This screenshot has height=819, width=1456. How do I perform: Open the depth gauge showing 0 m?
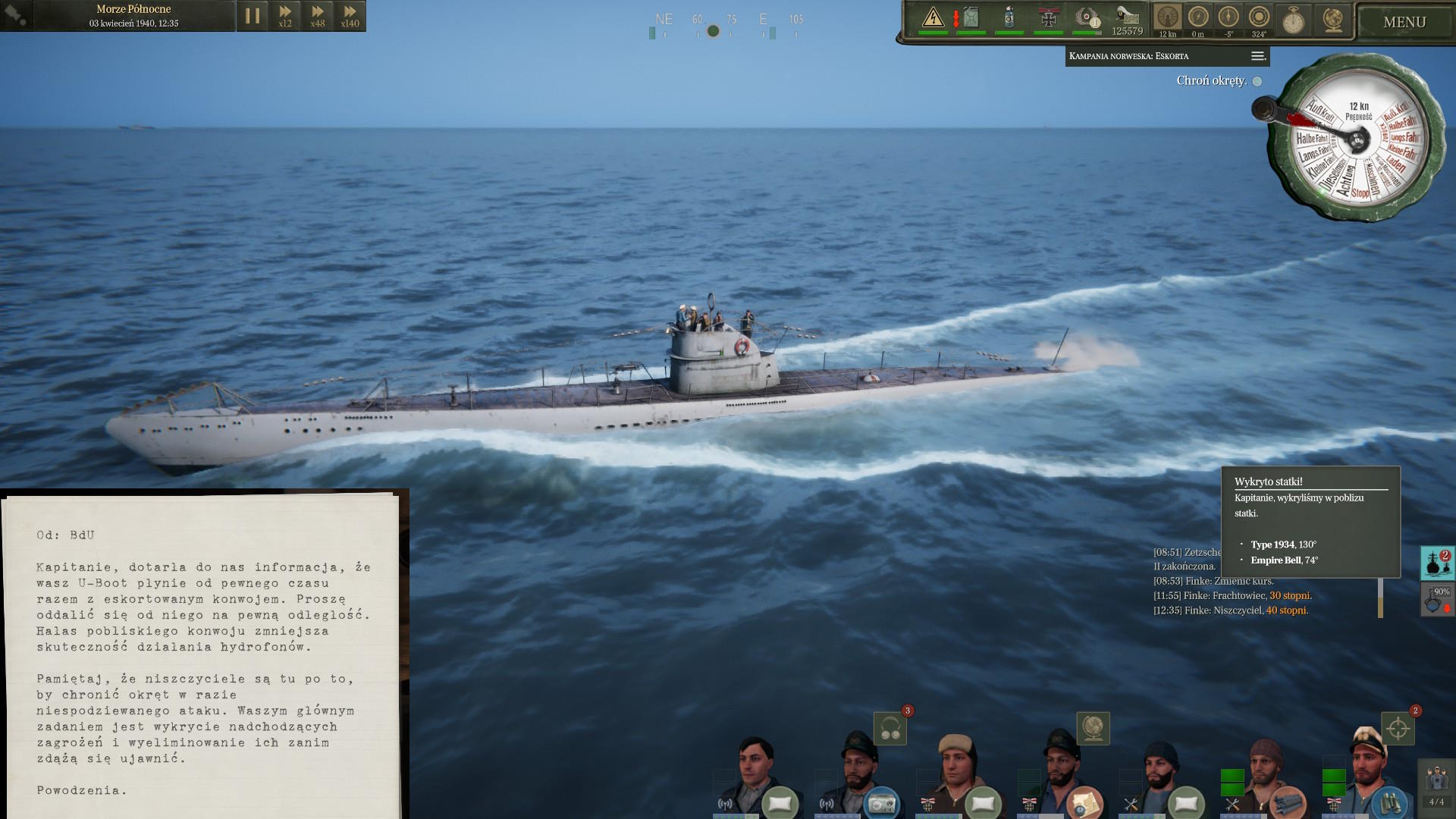click(x=1198, y=18)
